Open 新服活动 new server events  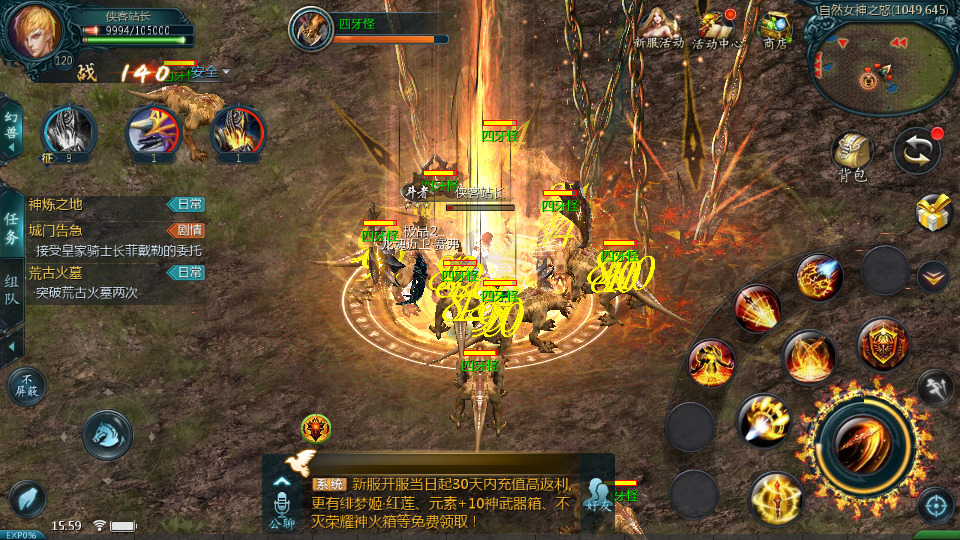pyautogui.click(x=658, y=28)
